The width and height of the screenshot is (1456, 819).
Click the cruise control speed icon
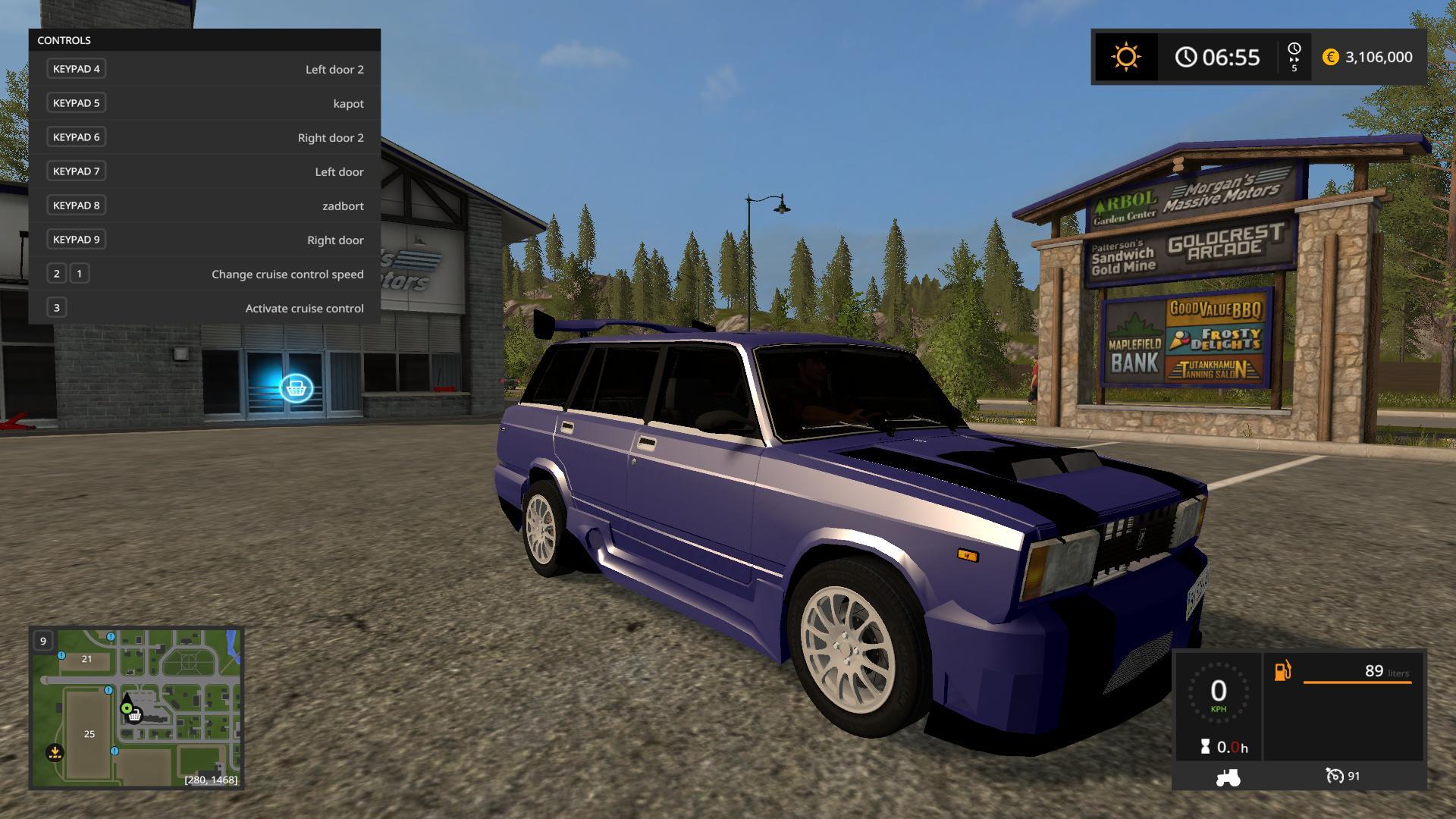tap(1335, 776)
